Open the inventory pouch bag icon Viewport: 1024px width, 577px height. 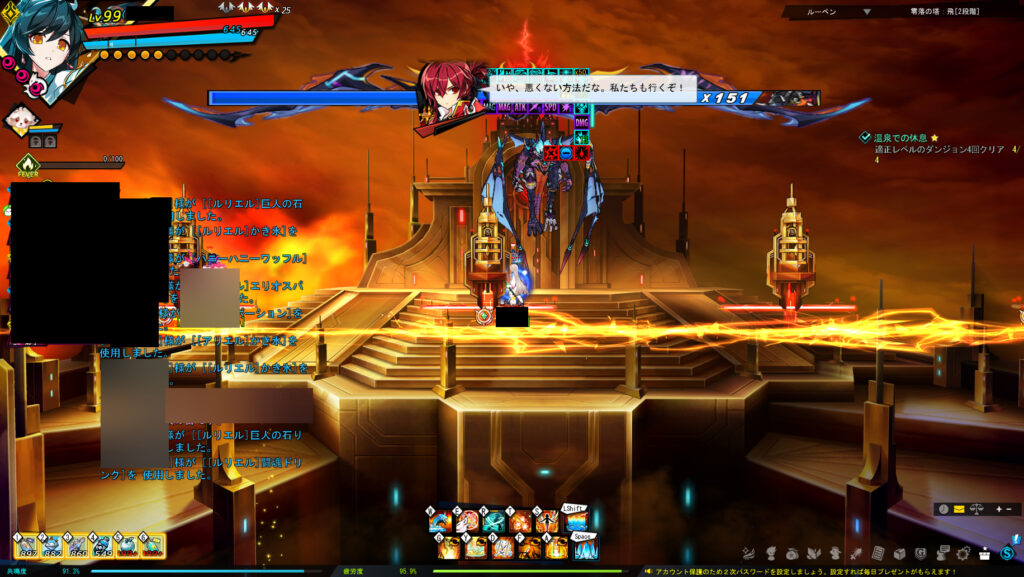(x=792, y=553)
